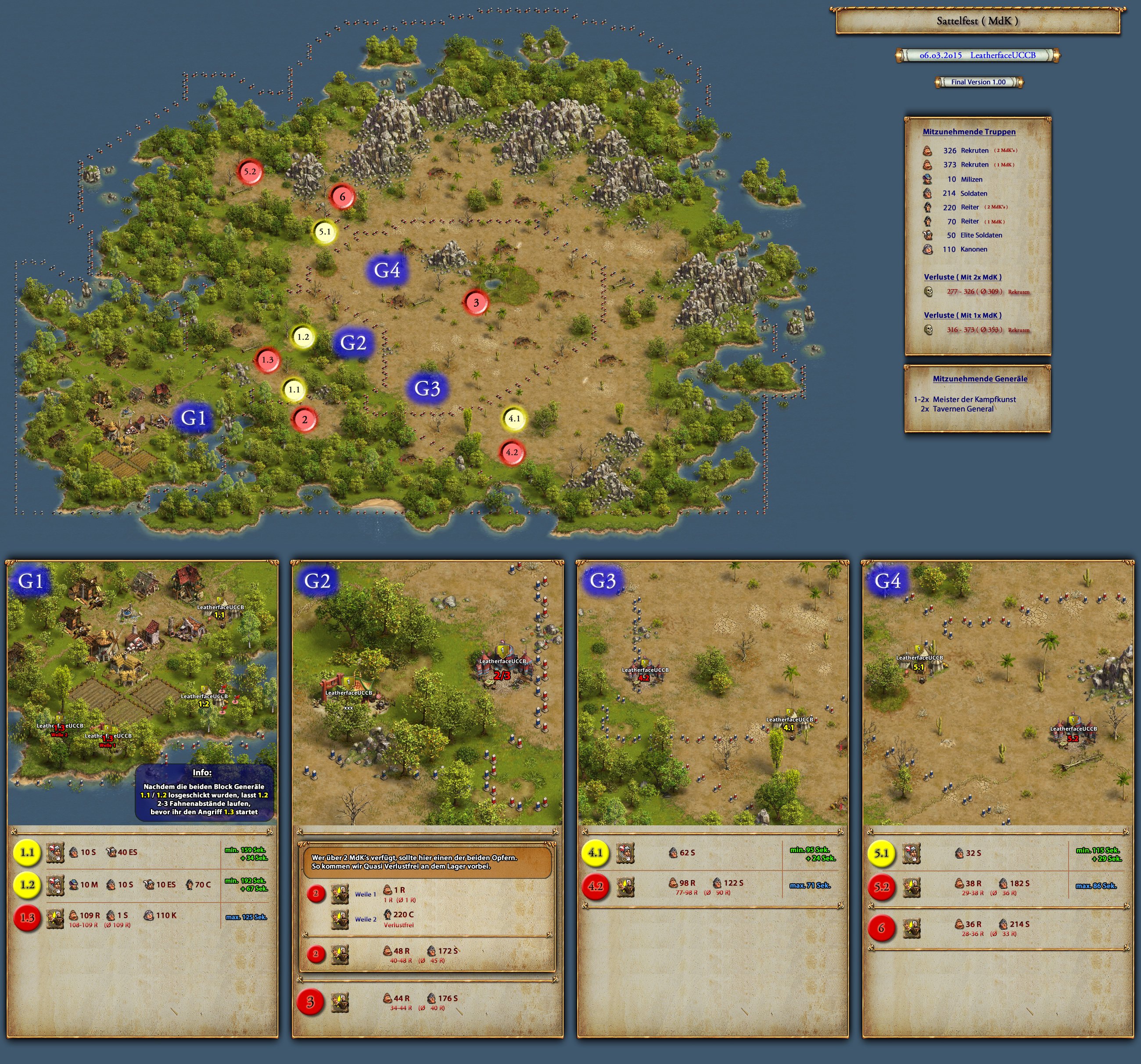Click the yellow 1.2 marker on the island map
Image resolution: width=1141 pixels, height=1064 pixels.
pos(303,337)
